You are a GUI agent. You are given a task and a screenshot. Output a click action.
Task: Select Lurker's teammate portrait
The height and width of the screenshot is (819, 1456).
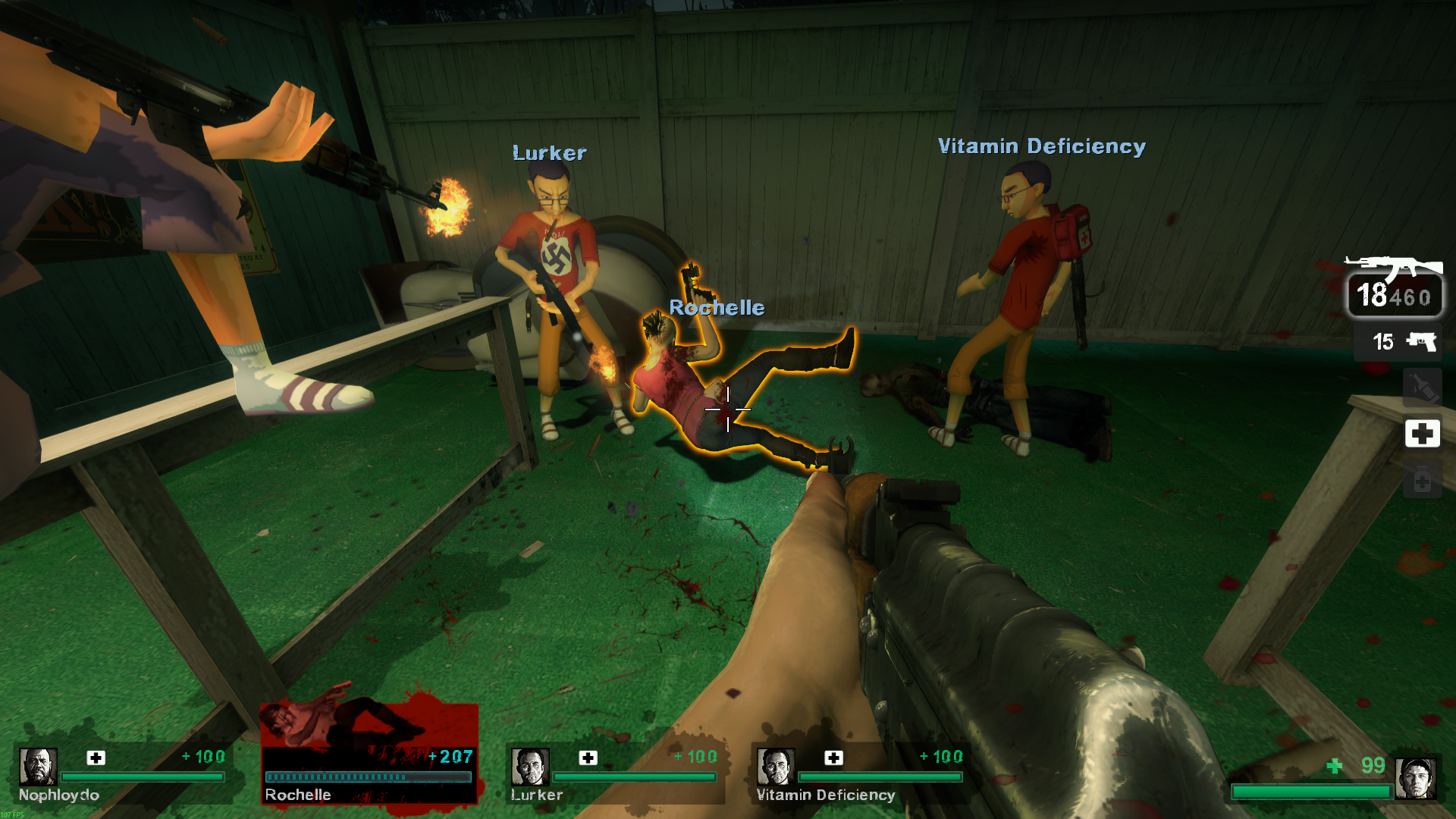tap(530, 767)
